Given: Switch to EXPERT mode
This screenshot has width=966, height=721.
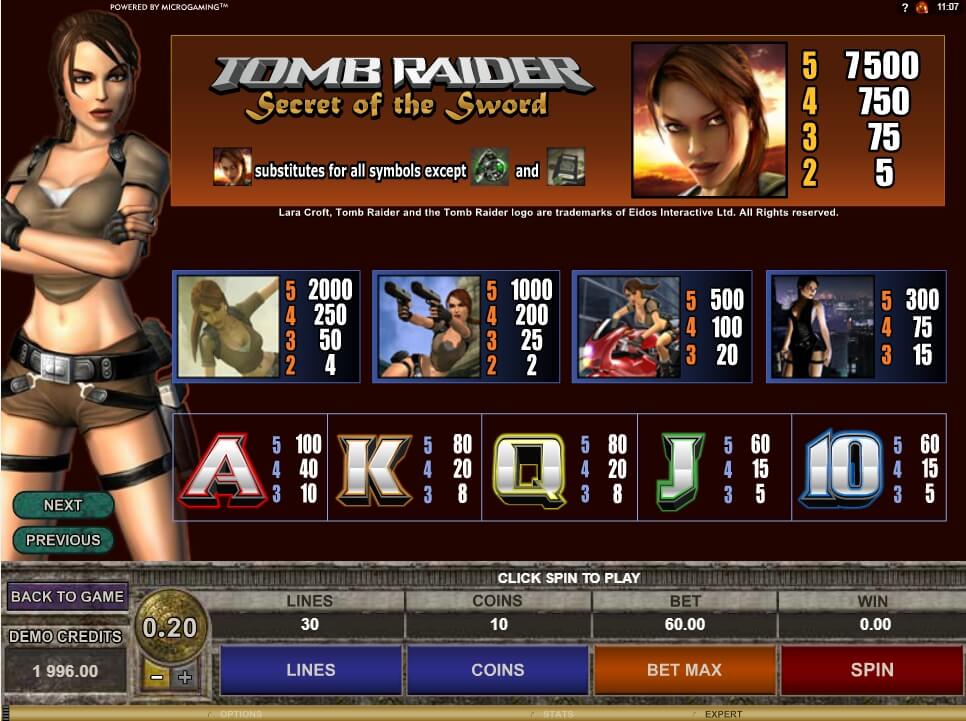Looking at the screenshot, I should [723, 714].
